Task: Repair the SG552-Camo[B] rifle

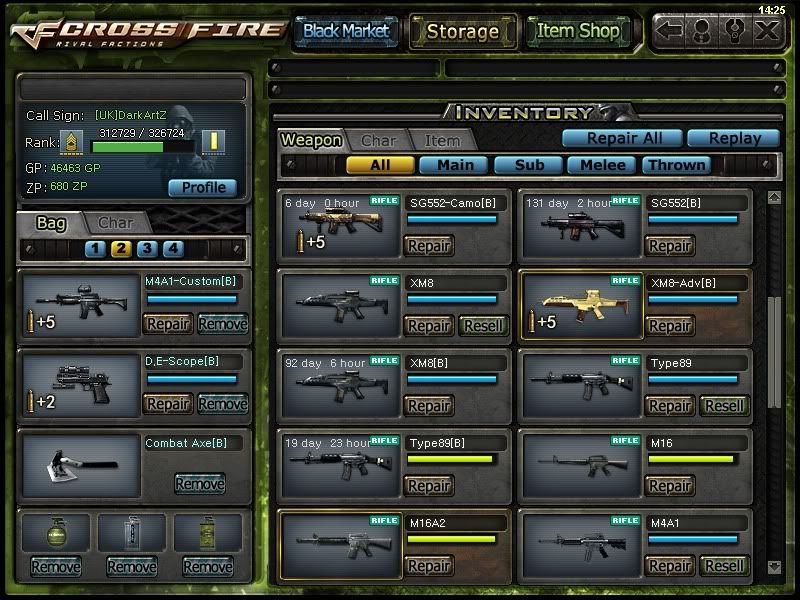Action: [x=428, y=246]
